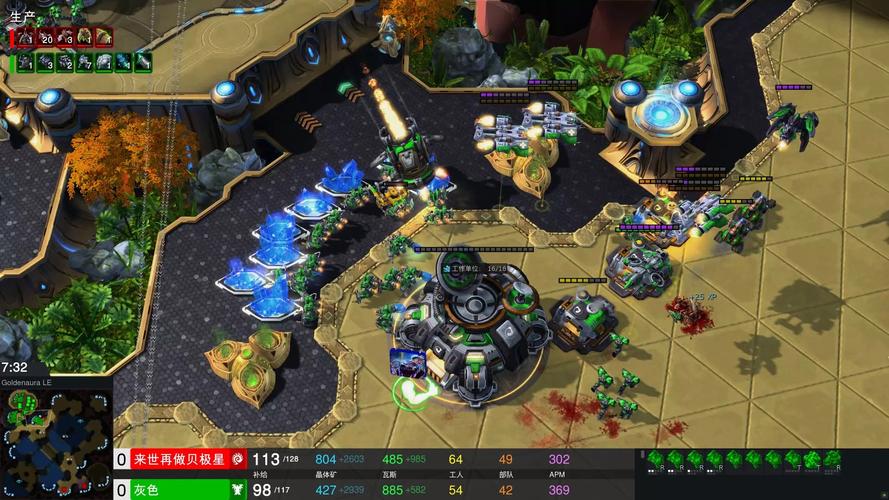Open the 生产 production panel label
Screen dimensions: 889x500
coord(22,16)
